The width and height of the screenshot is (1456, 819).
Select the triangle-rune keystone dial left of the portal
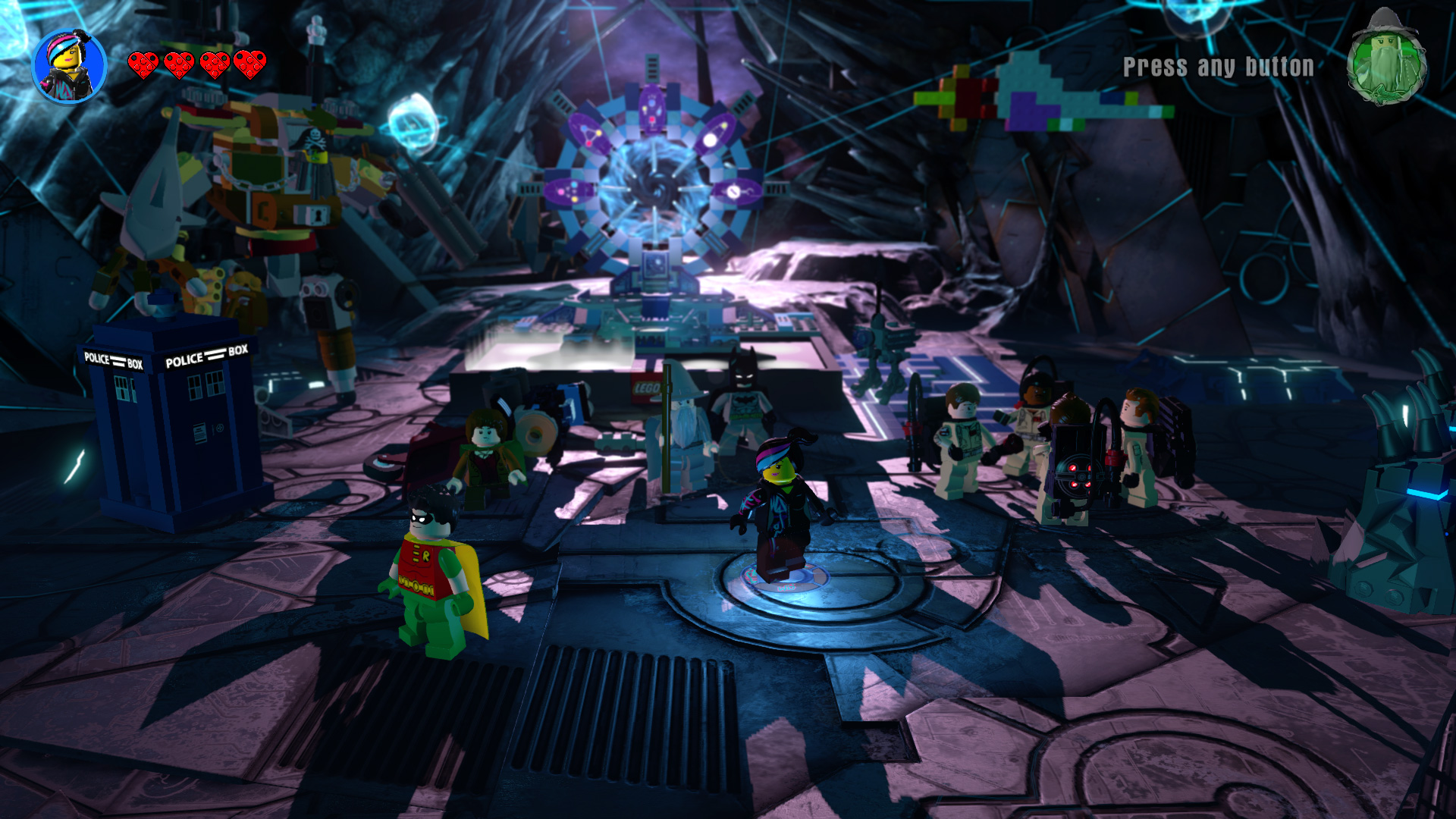[588, 134]
